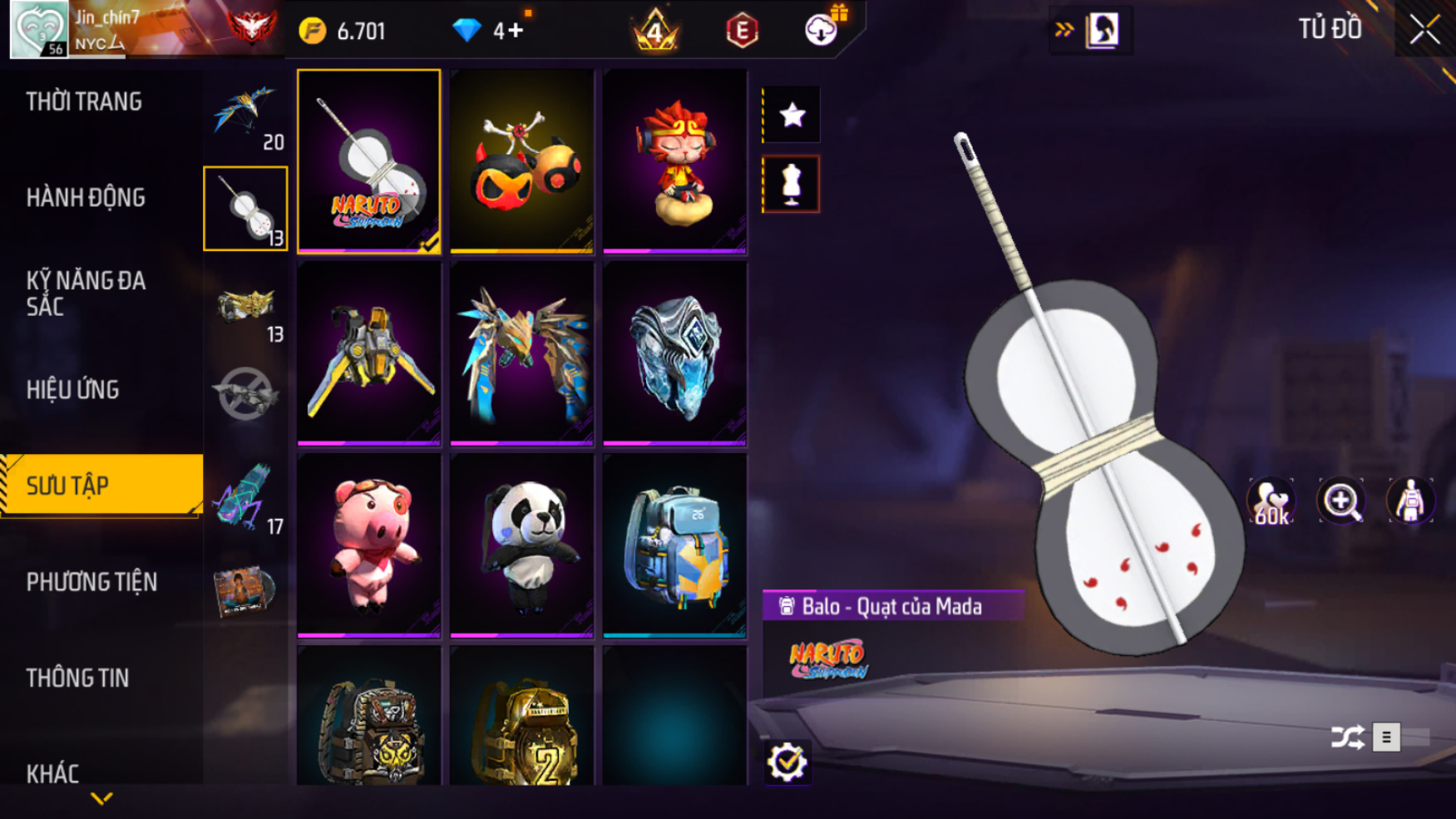This screenshot has width=1456, height=819.
Task: Toggle the shuffle random button
Action: click(x=1347, y=738)
